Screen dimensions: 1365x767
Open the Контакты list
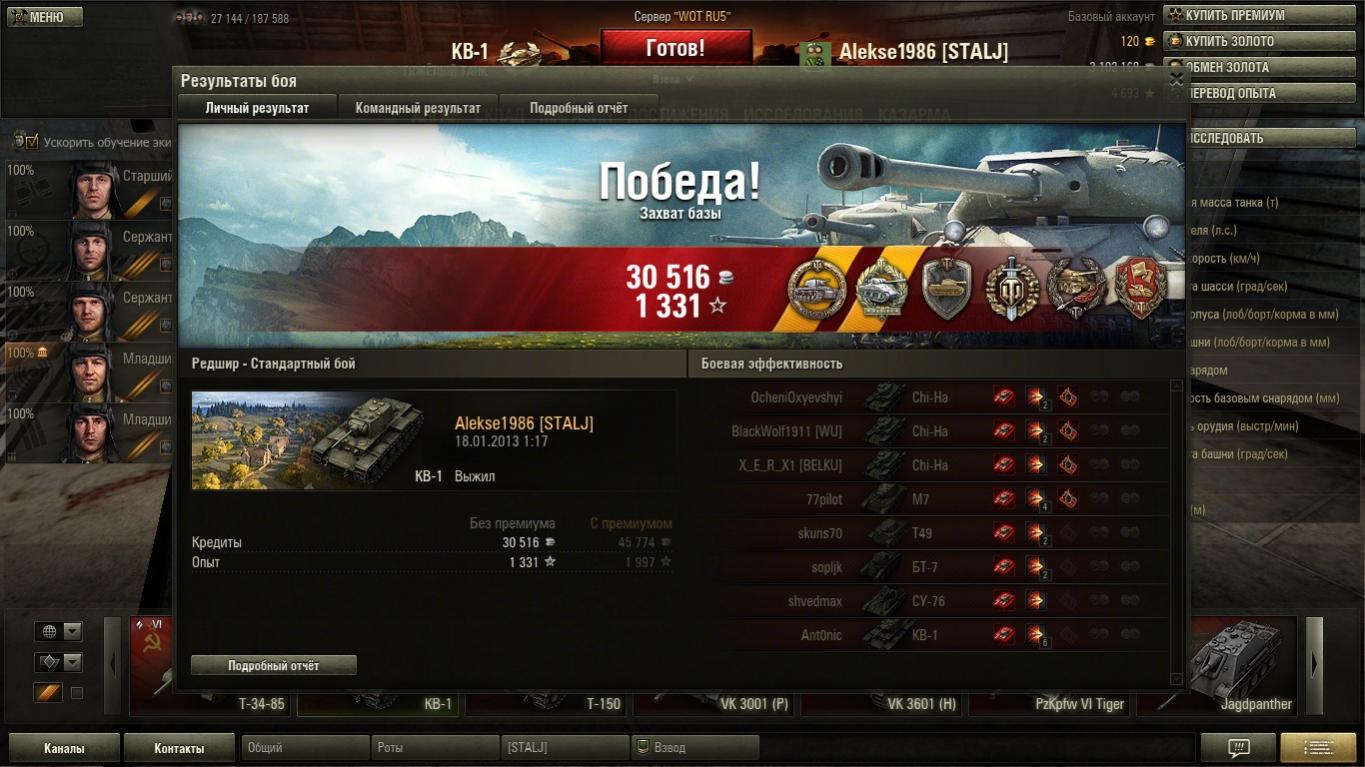(179, 748)
